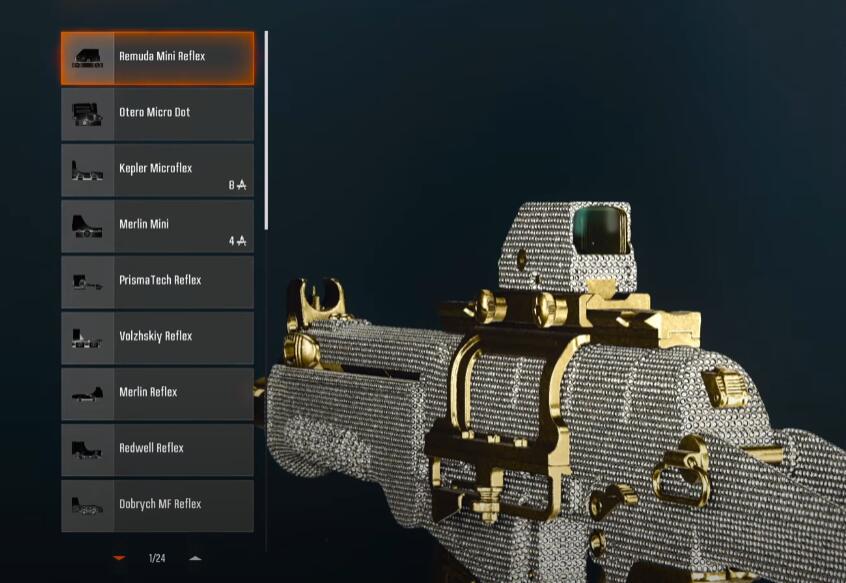Equip the PrismaTech Reflex sight

(x=157, y=282)
